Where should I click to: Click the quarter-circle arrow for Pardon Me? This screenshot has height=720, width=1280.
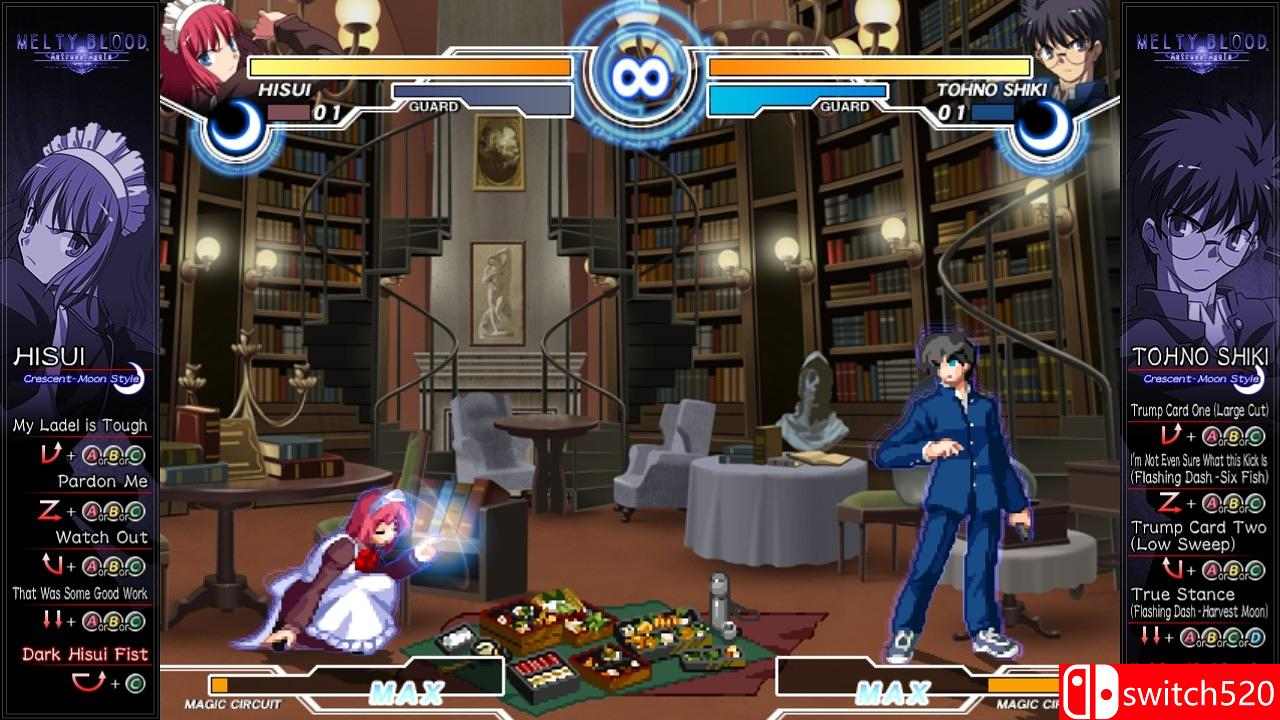(x=50, y=510)
